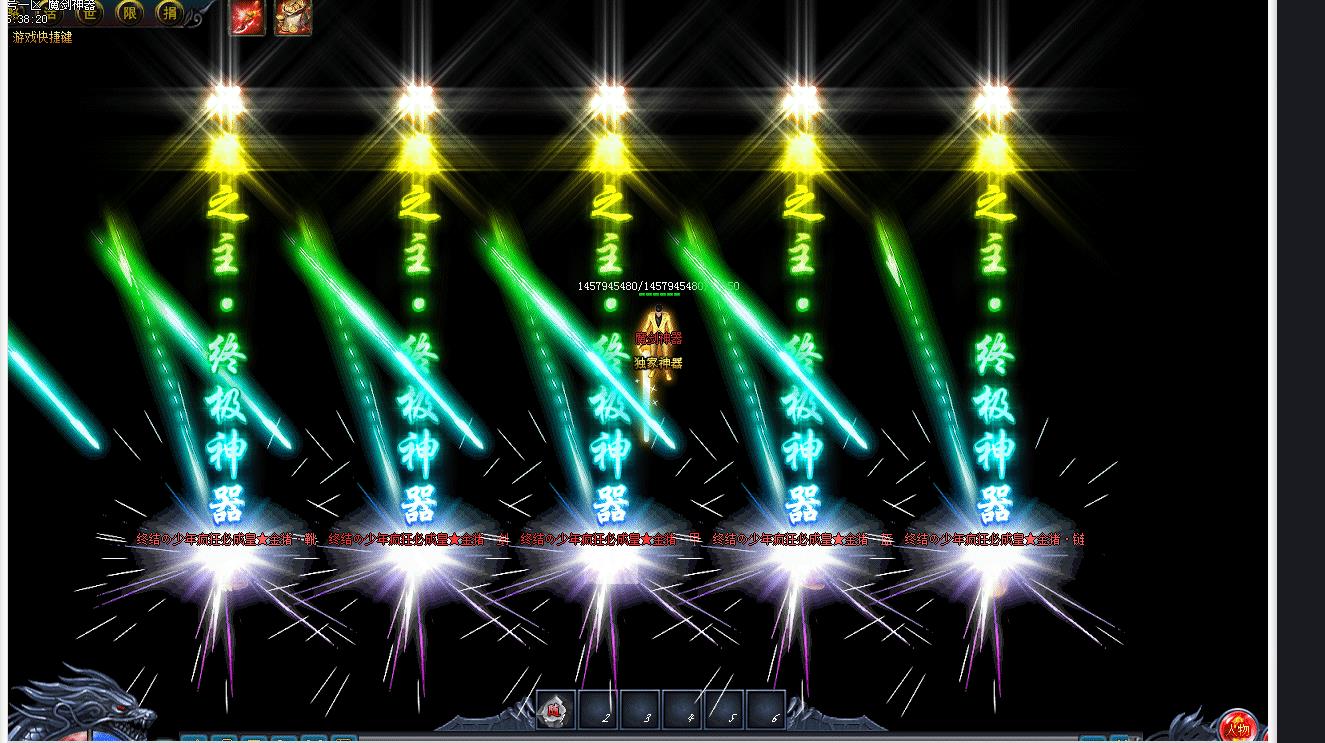1325x743 pixels.
Task: Select hotbar slot number 3
Action: 640,710
